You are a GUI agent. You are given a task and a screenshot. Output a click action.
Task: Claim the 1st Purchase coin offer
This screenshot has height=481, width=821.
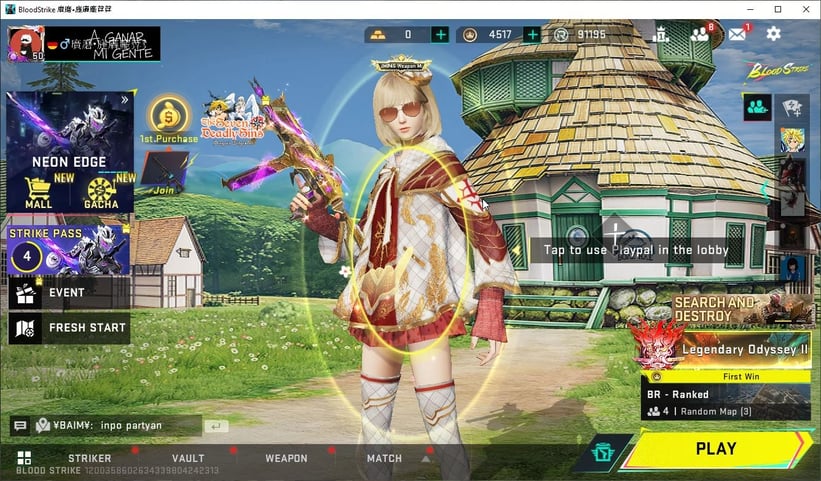[x=168, y=116]
